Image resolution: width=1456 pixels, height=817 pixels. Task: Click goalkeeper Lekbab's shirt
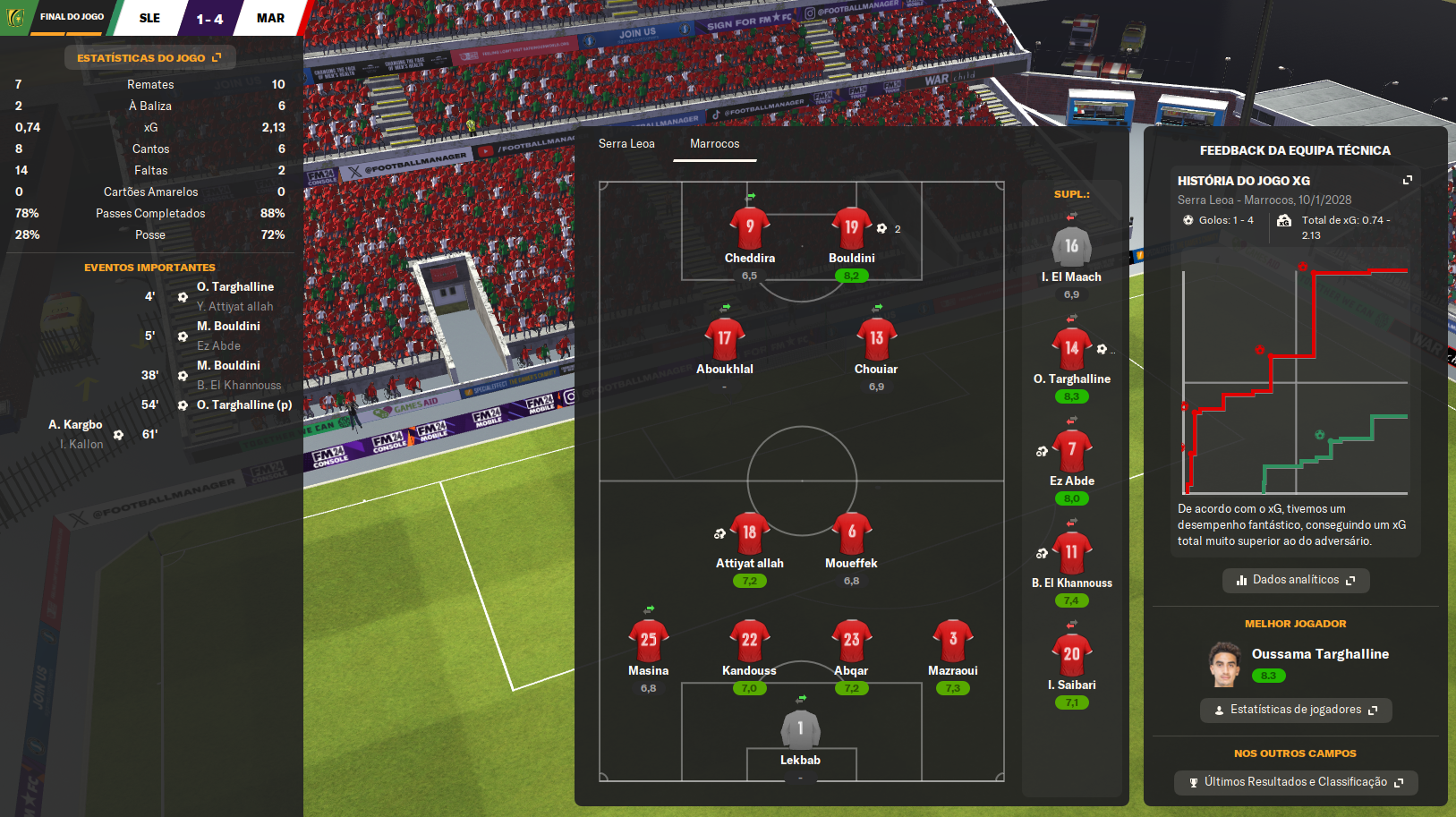[800, 730]
